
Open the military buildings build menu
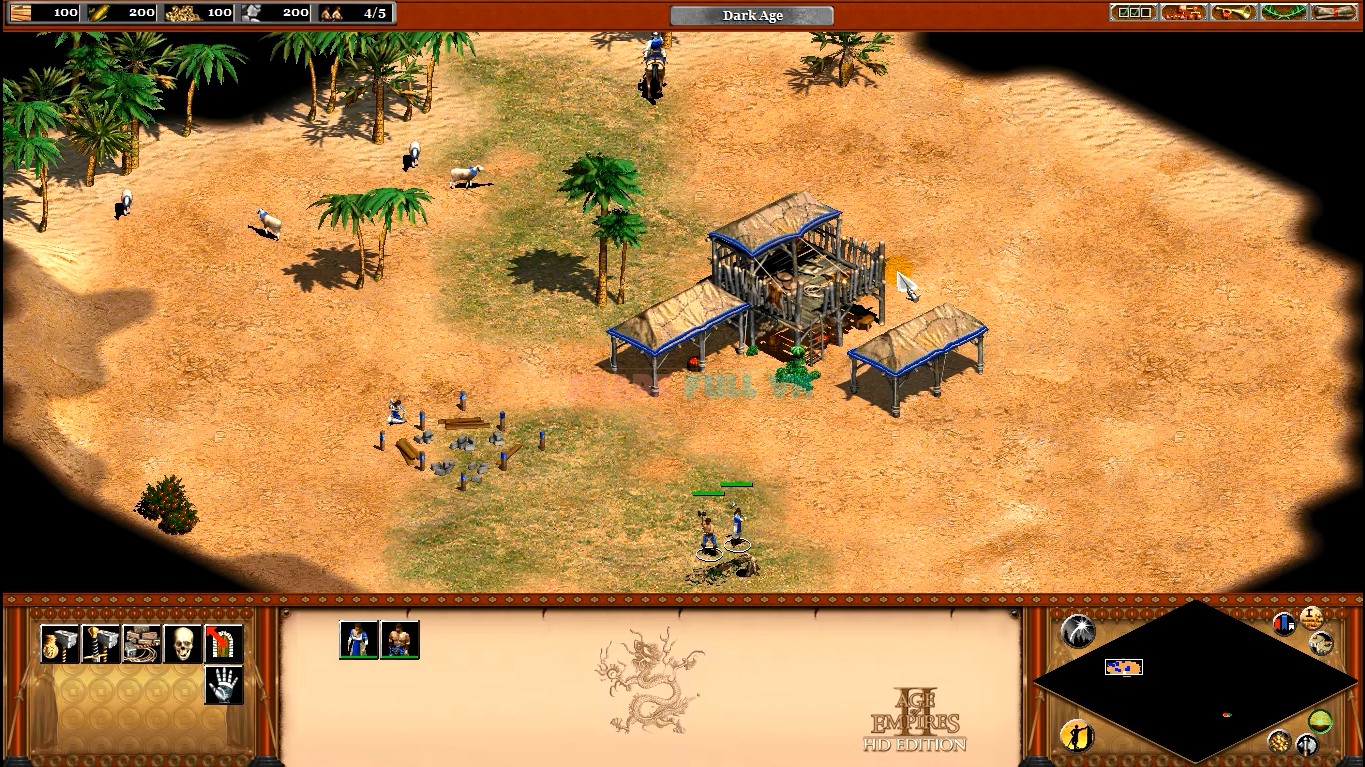(x=101, y=643)
